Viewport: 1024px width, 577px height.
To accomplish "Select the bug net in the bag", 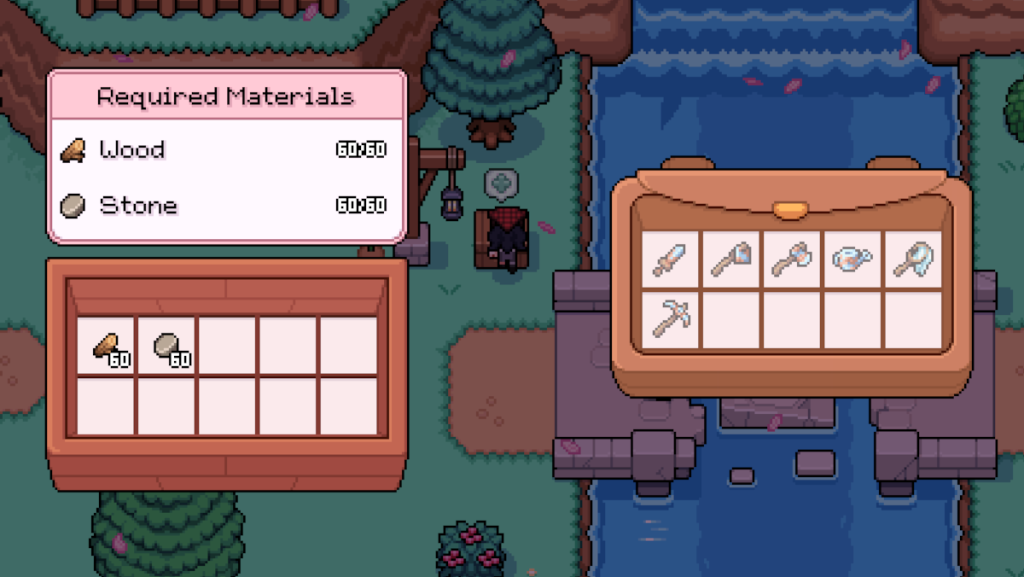I will pyautogui.click(x=913, y=260).
